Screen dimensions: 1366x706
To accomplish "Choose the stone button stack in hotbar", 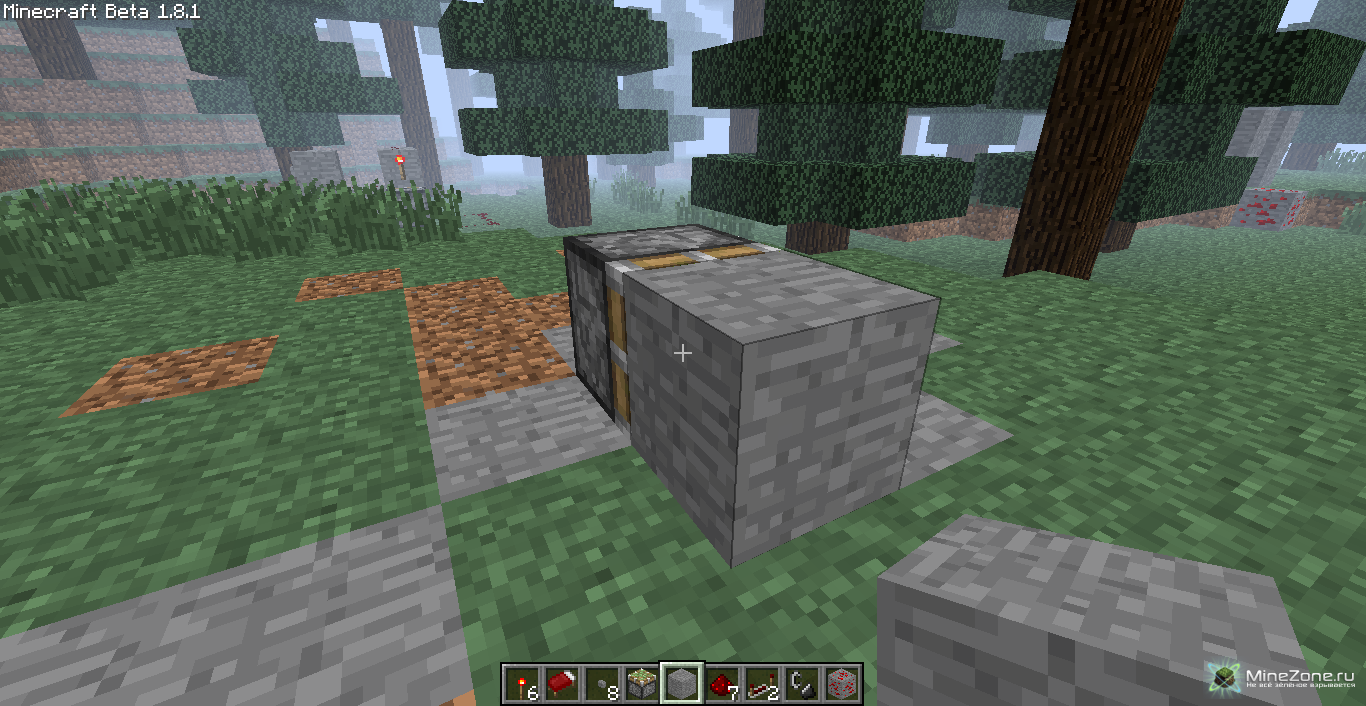I will coord(602,684).
